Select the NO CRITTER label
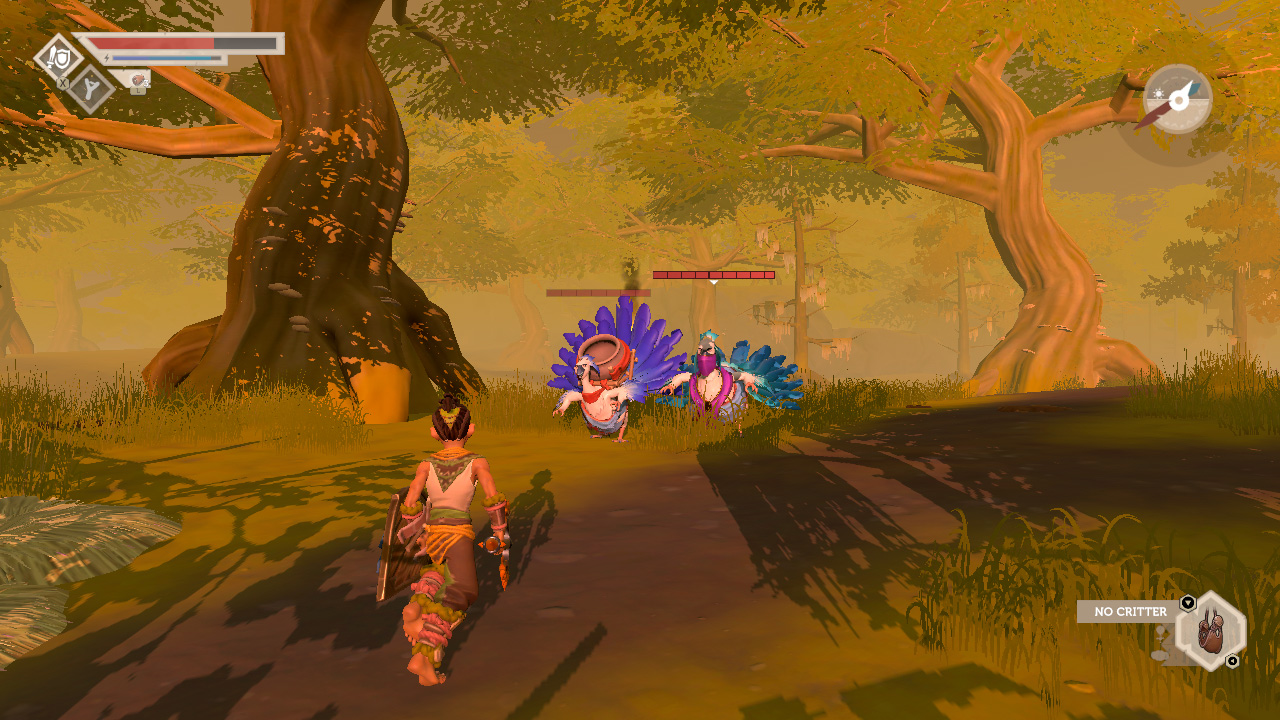The image size is (1280, 720). tap(1131, 611)
